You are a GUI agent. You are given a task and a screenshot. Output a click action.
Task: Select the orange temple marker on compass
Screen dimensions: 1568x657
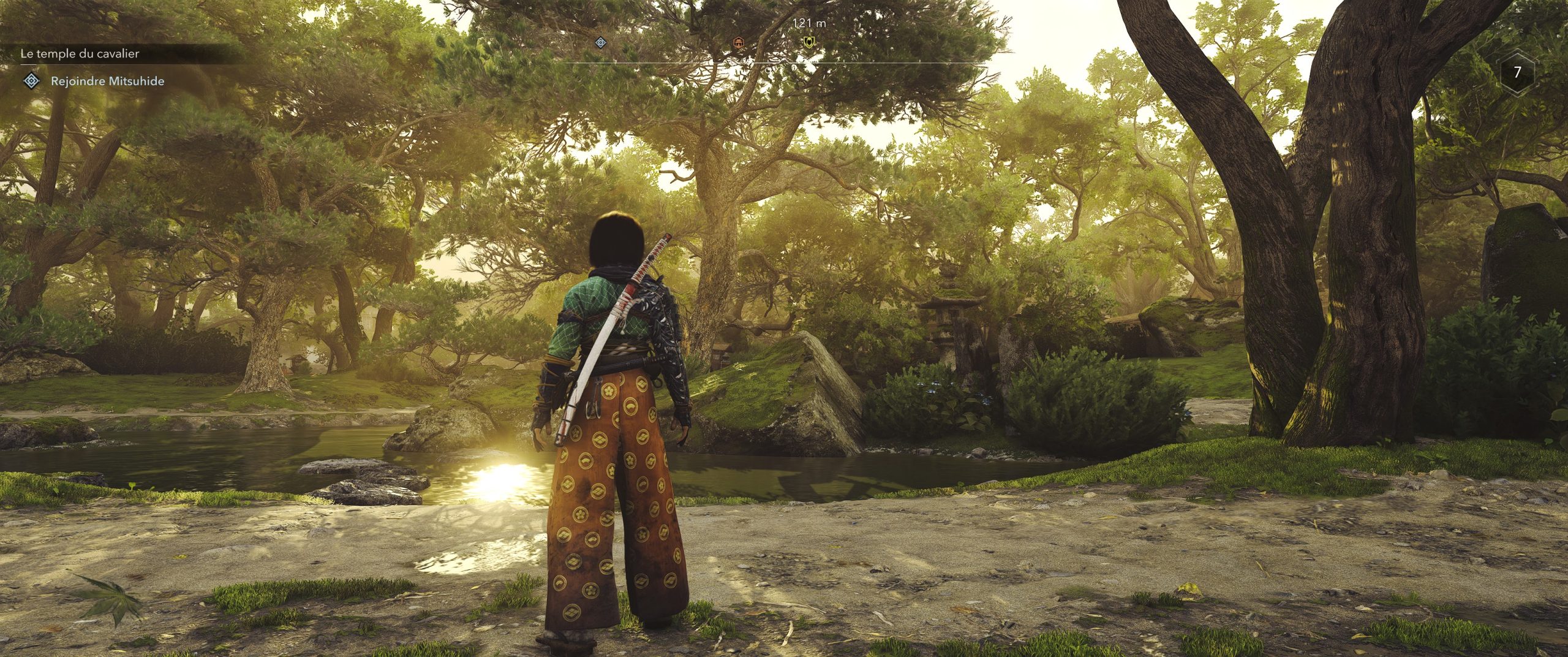coord(739,42)
